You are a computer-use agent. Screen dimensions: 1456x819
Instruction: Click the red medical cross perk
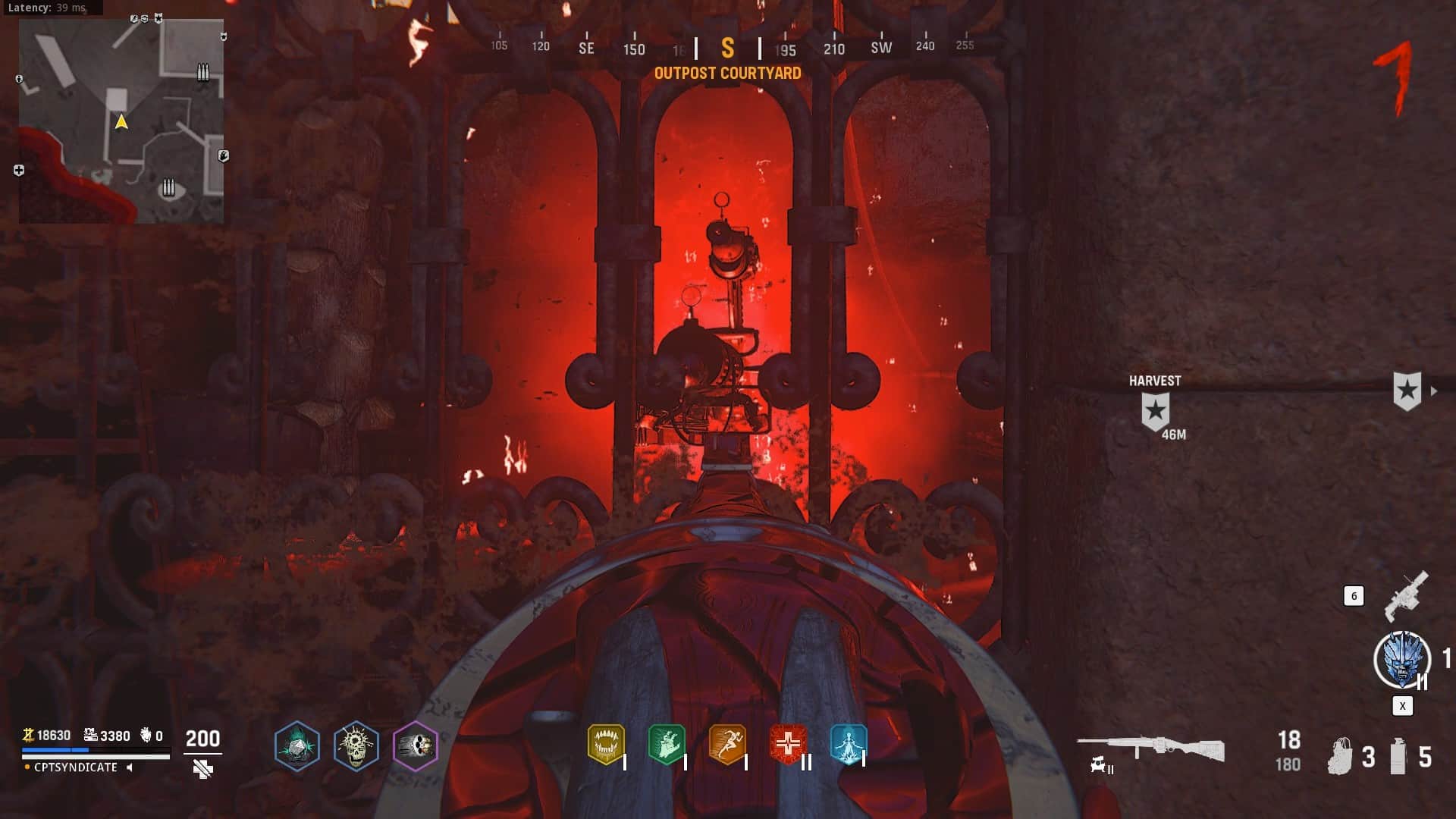(788, 744)
